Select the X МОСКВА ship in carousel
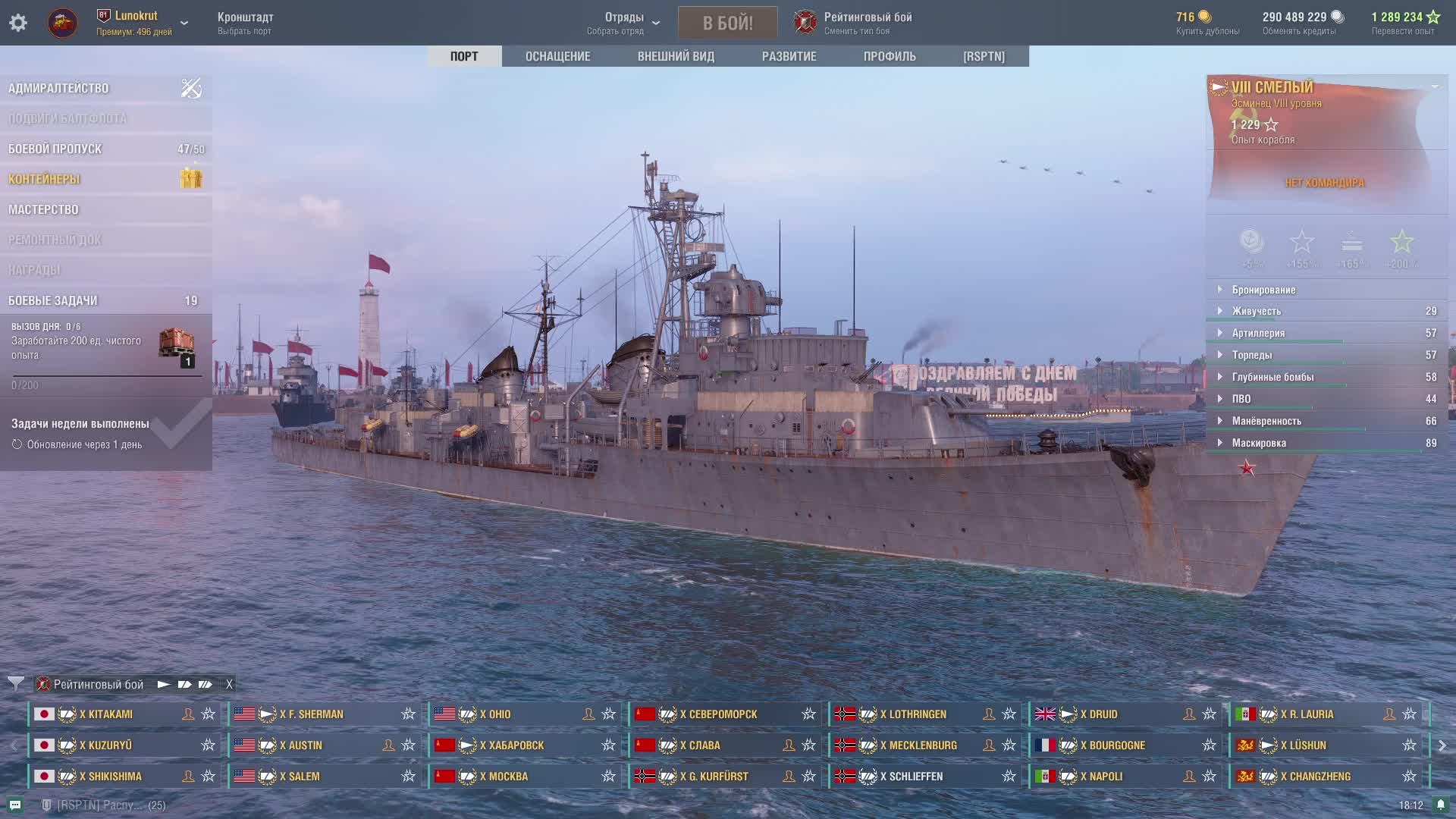Image resolution: width=1456 pixels, height=819 pixels. (508, 777)
